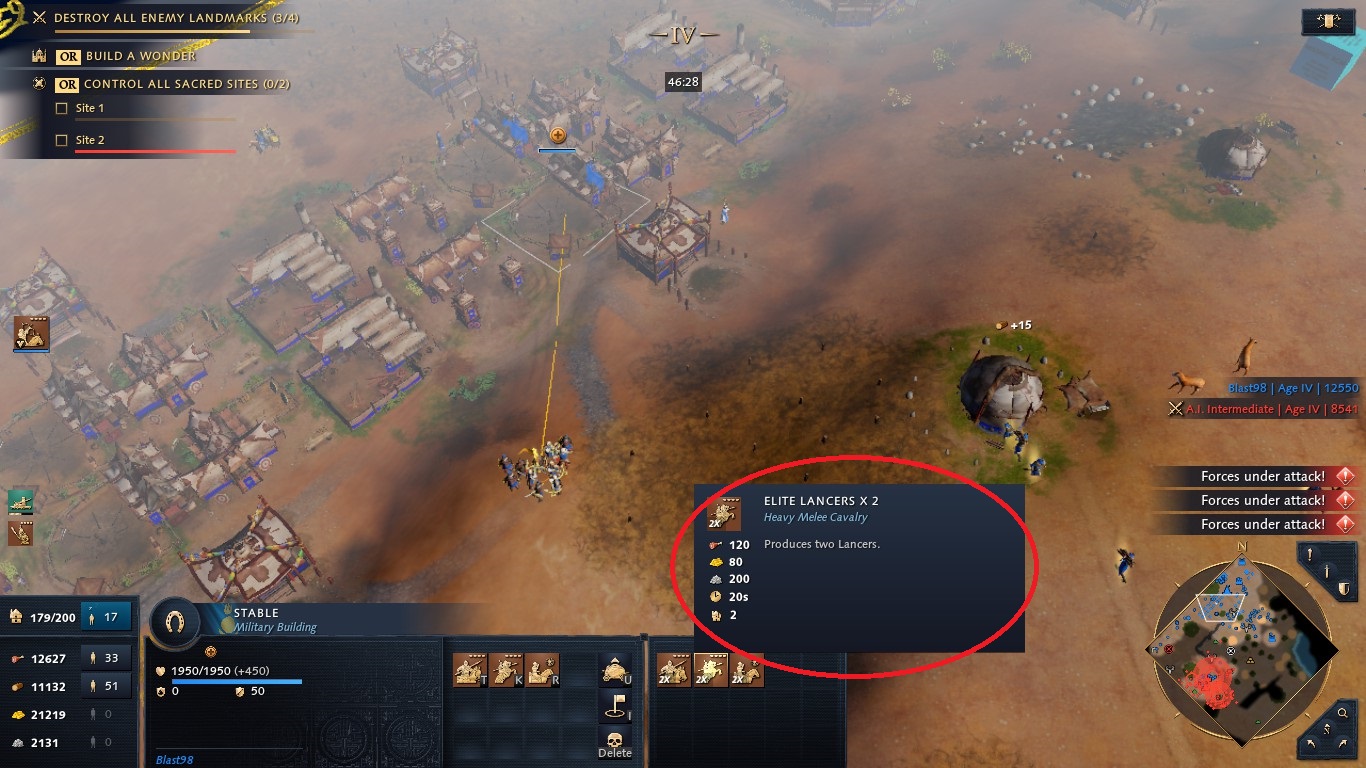The width and height of the screenshot is (1366, 768).
Task: Train an Elite Lancer using the T unit icon
Action: tap(470, 670)
